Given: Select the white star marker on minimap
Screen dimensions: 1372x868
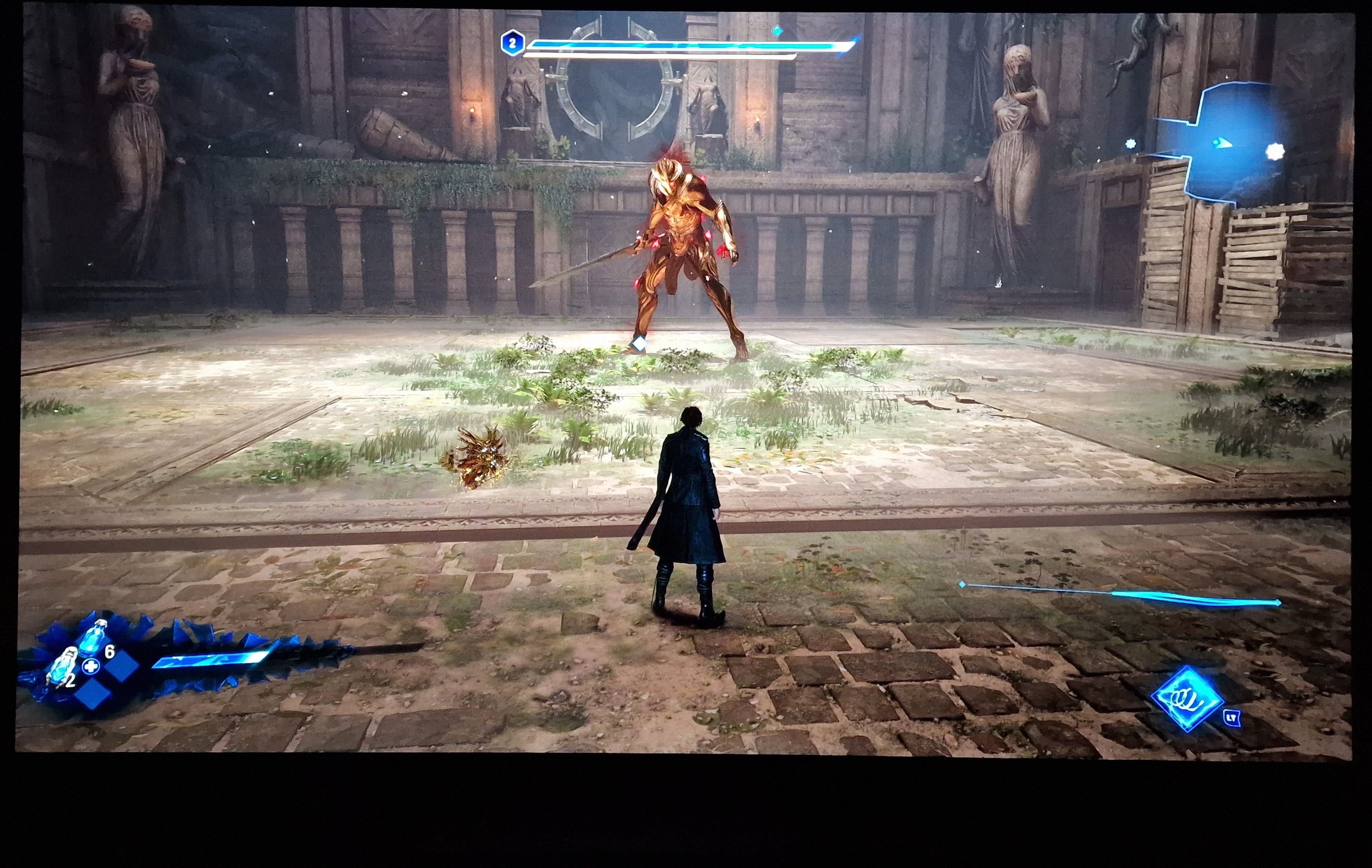Looking at the screenshot, I should coord(1274,152).
